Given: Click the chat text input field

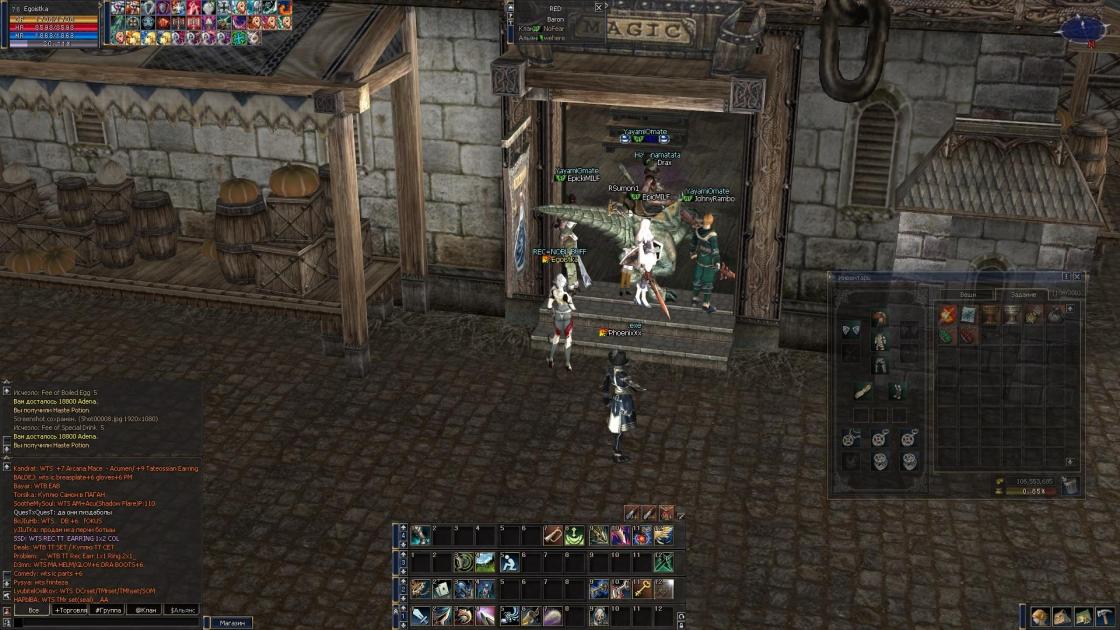Looking at the screenshot, I should pos(100,622).
